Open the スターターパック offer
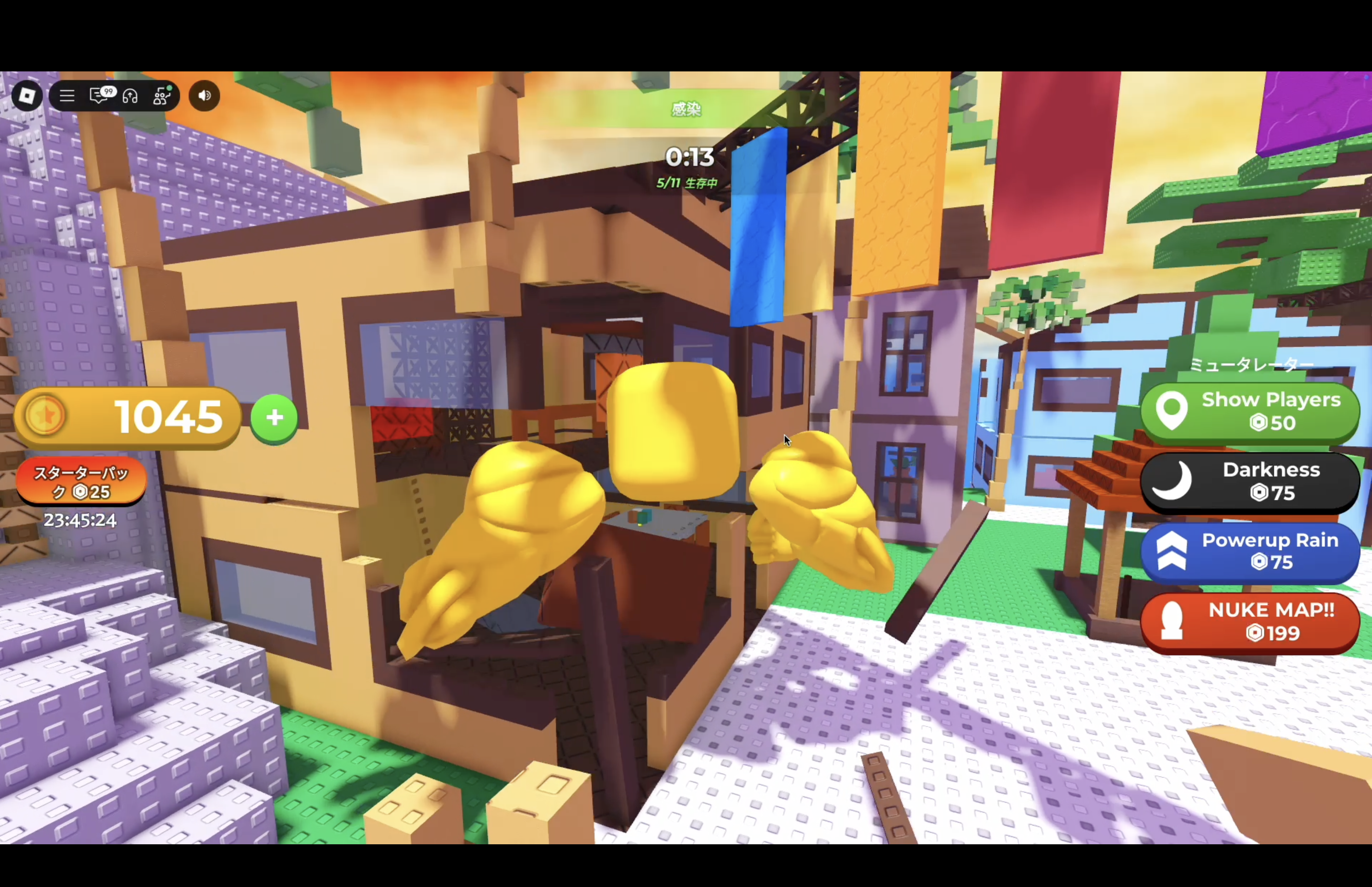The height and width of the screenshot is (887, 1372). [81, 482]
